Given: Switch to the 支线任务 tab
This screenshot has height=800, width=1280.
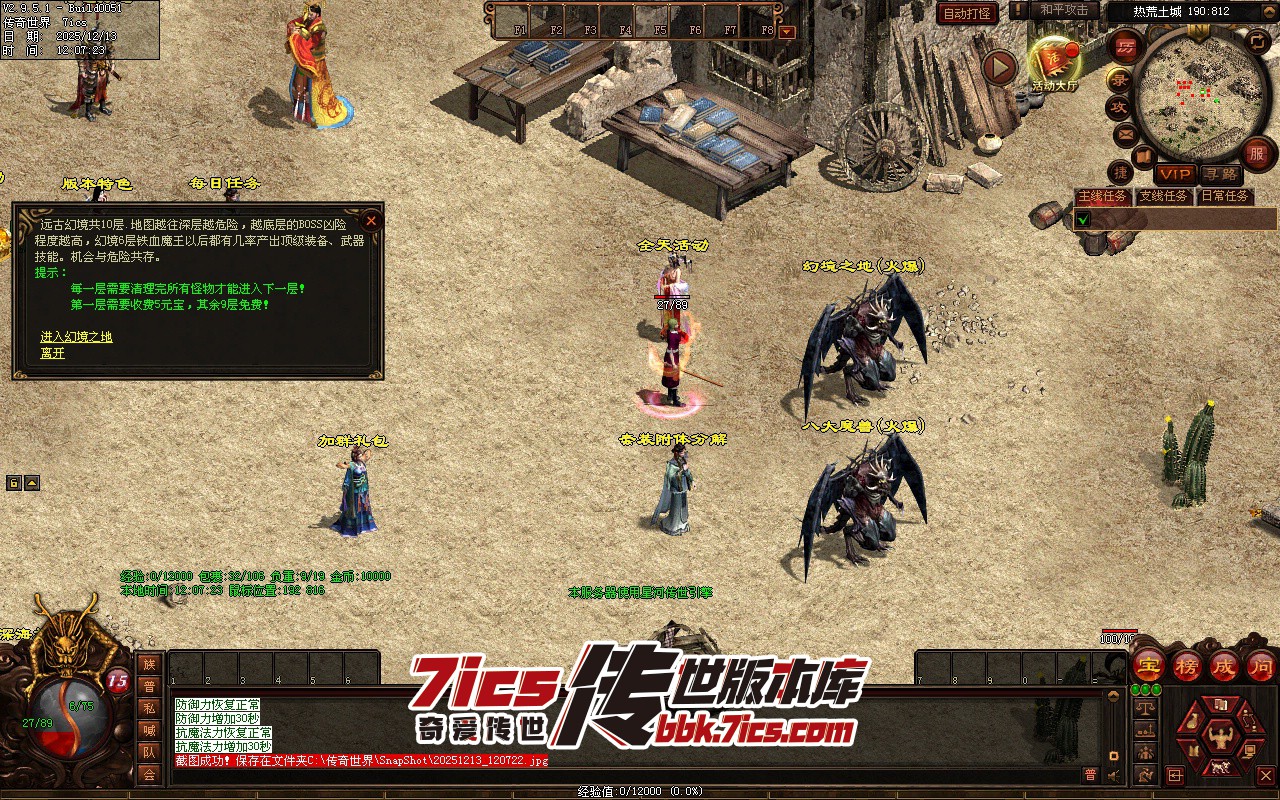Looking at the screenshot, I should [1164, 196].
